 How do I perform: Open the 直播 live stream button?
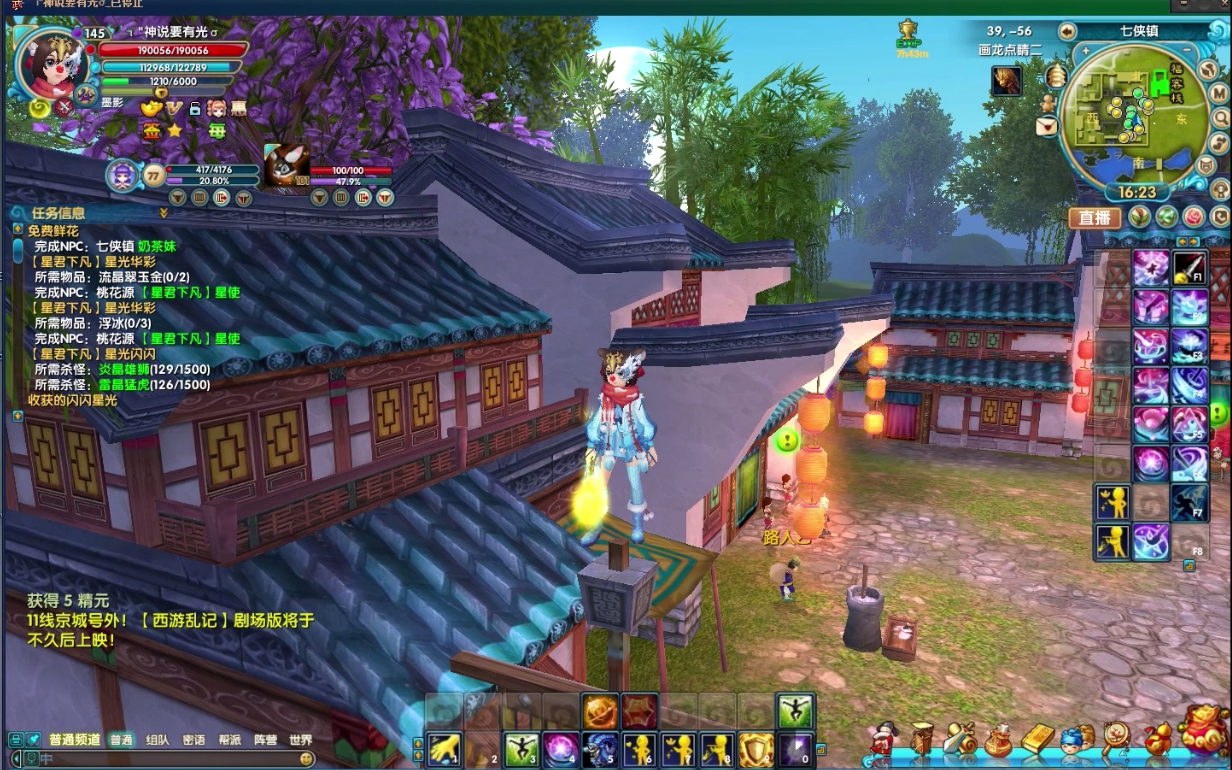coord(1095,217)
